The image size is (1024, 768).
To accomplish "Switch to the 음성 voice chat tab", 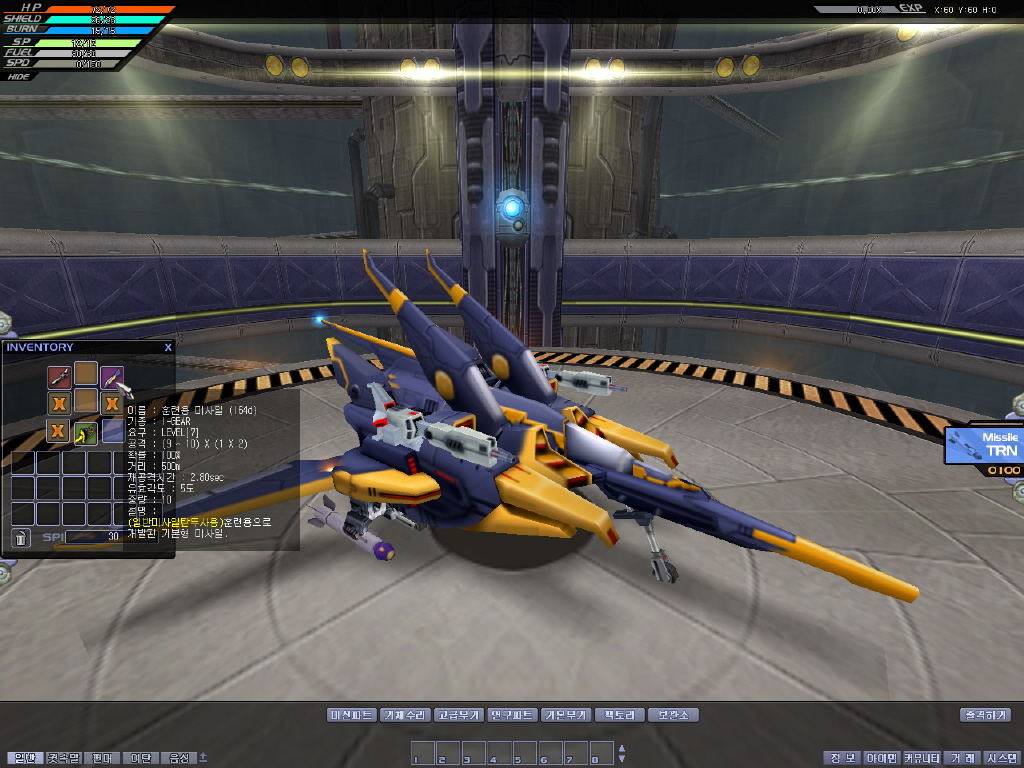I will [x=179, y=758].
